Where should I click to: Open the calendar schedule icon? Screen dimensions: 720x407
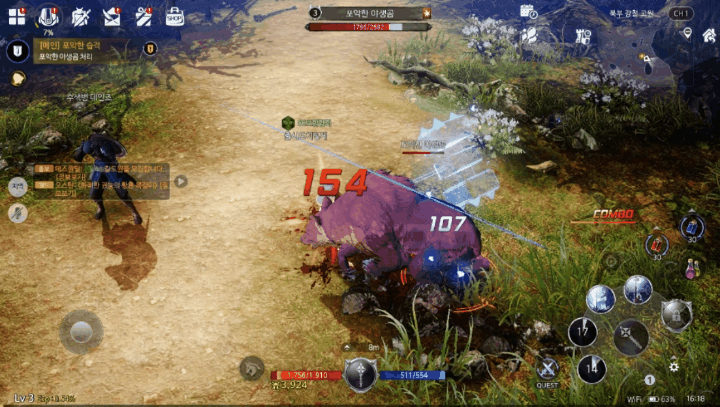click(x=529, y=12)
